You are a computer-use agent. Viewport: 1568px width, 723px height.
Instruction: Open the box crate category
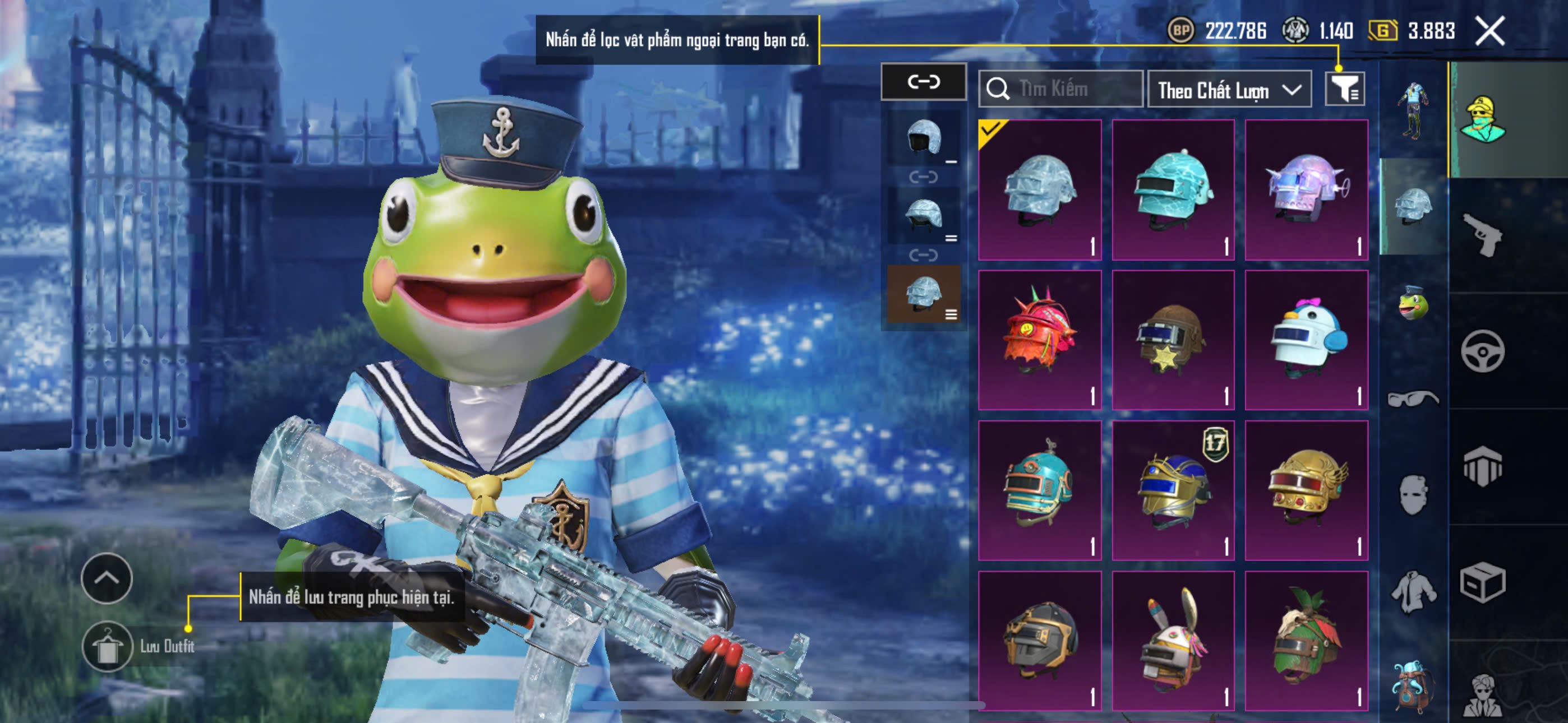pos(1483,582)
